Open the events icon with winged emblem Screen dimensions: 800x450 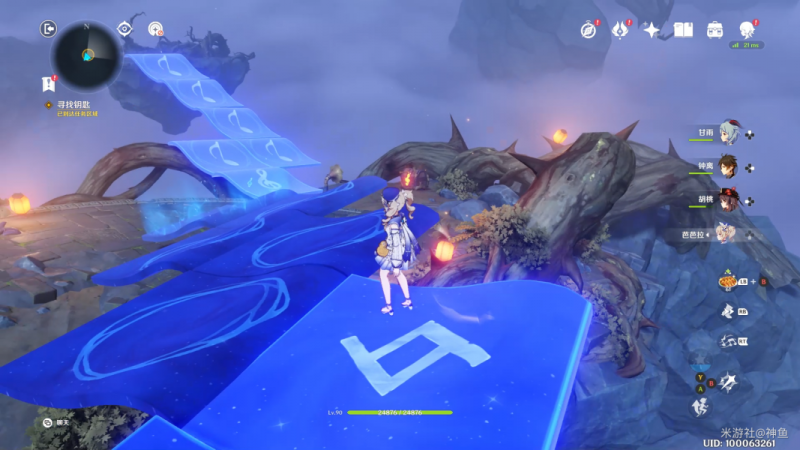(620, 30)
